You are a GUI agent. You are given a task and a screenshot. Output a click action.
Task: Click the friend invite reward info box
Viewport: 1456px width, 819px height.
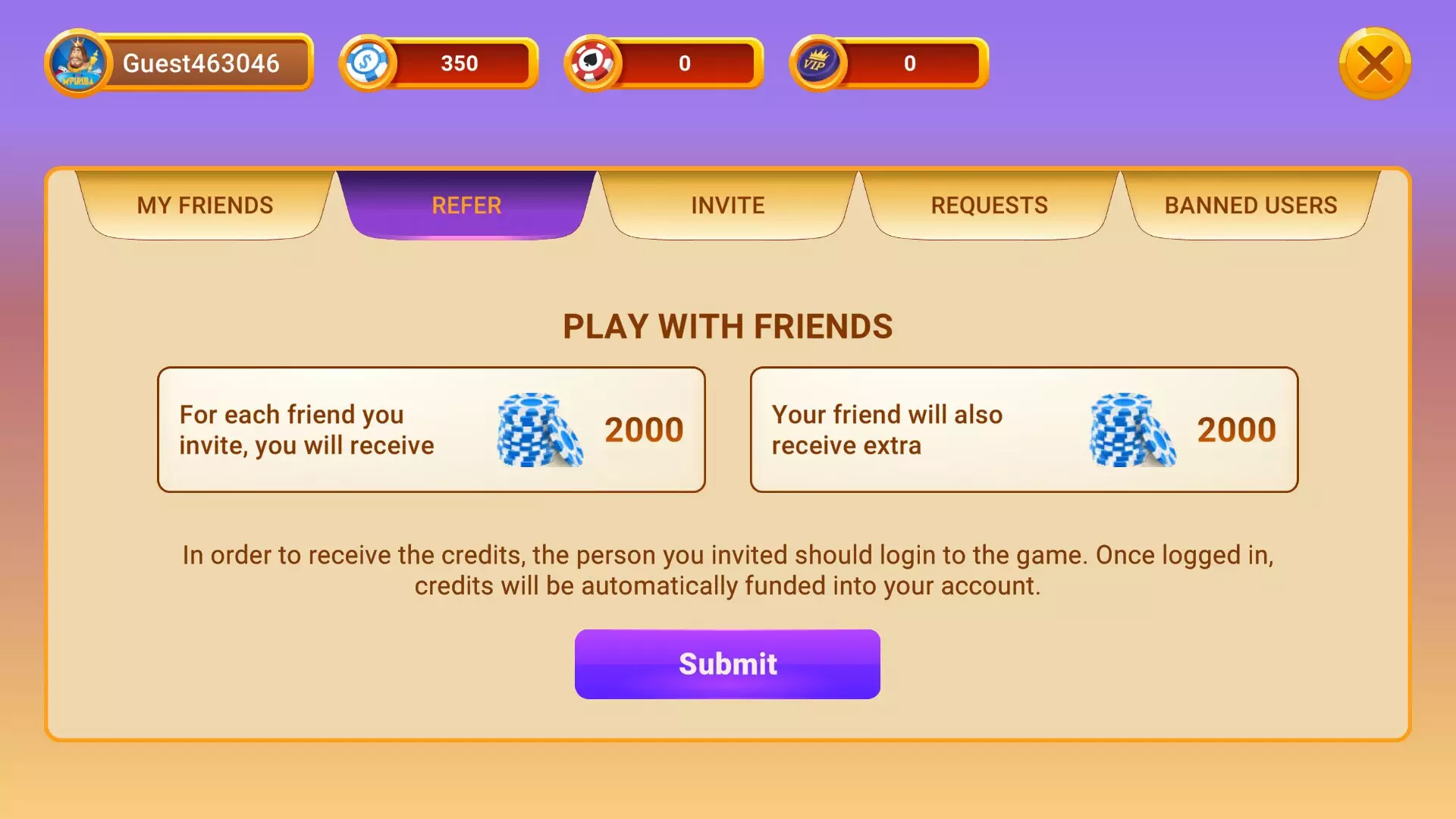point(430,429)
